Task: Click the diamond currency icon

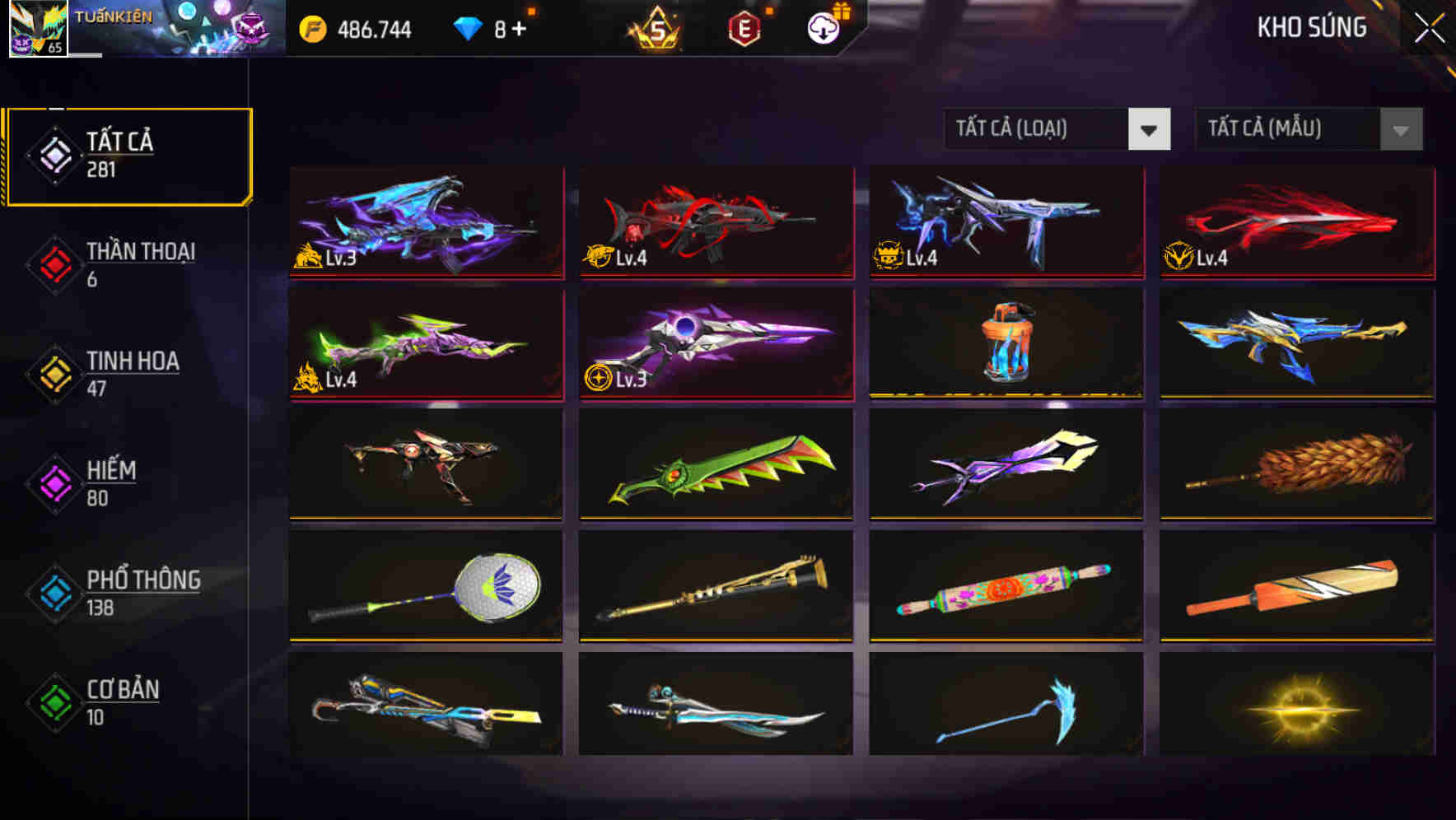Action: (469, 27)
